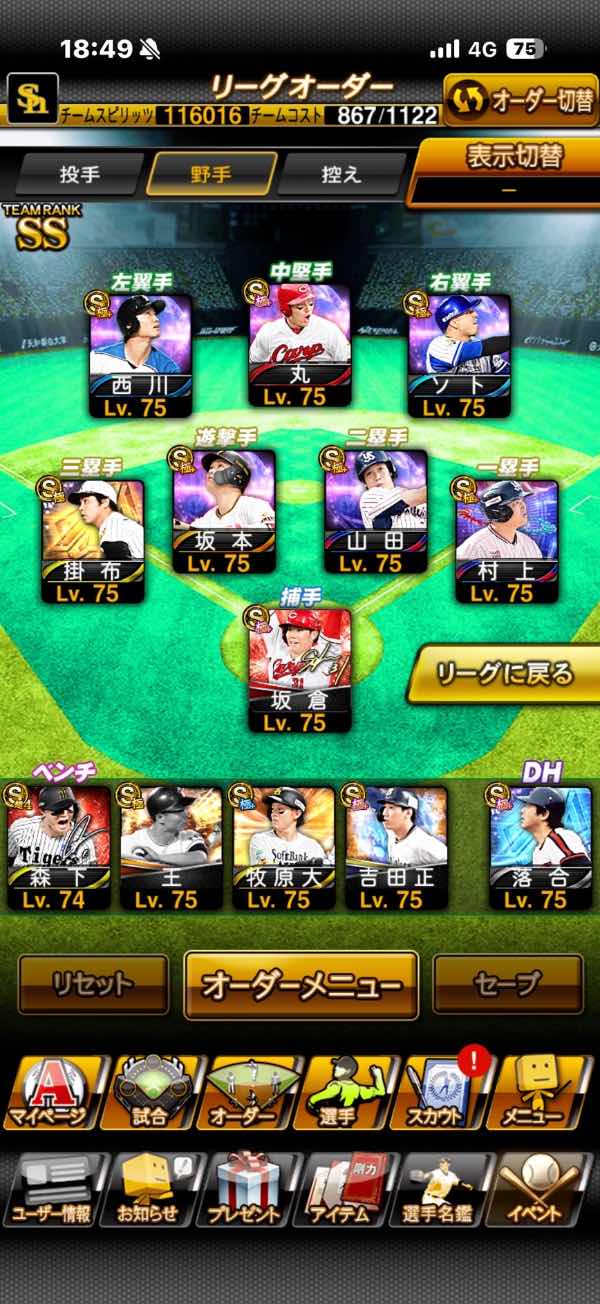Open the 控え tab

coord(340,174)
